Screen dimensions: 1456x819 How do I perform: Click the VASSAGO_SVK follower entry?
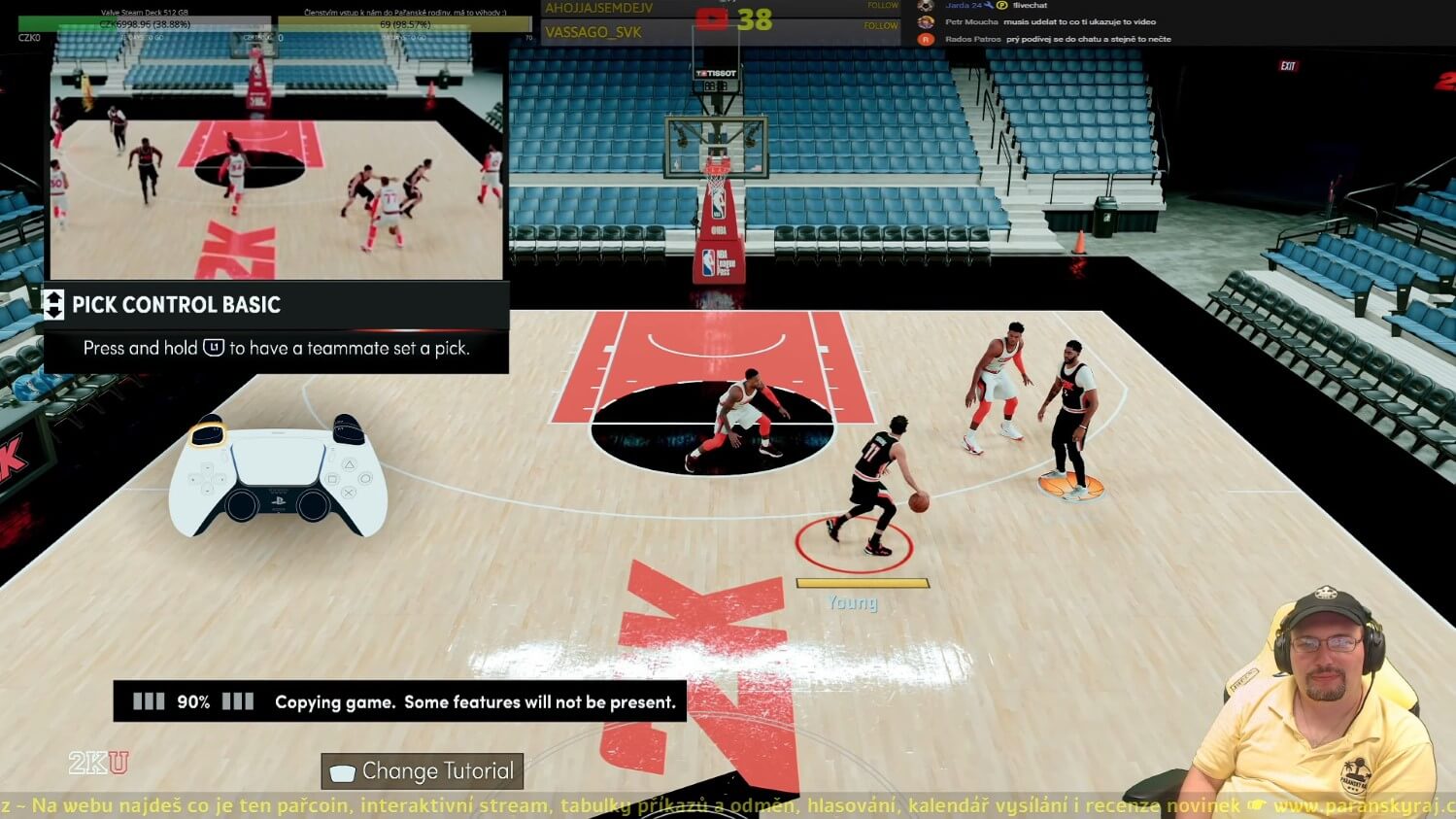click(593, 32)
